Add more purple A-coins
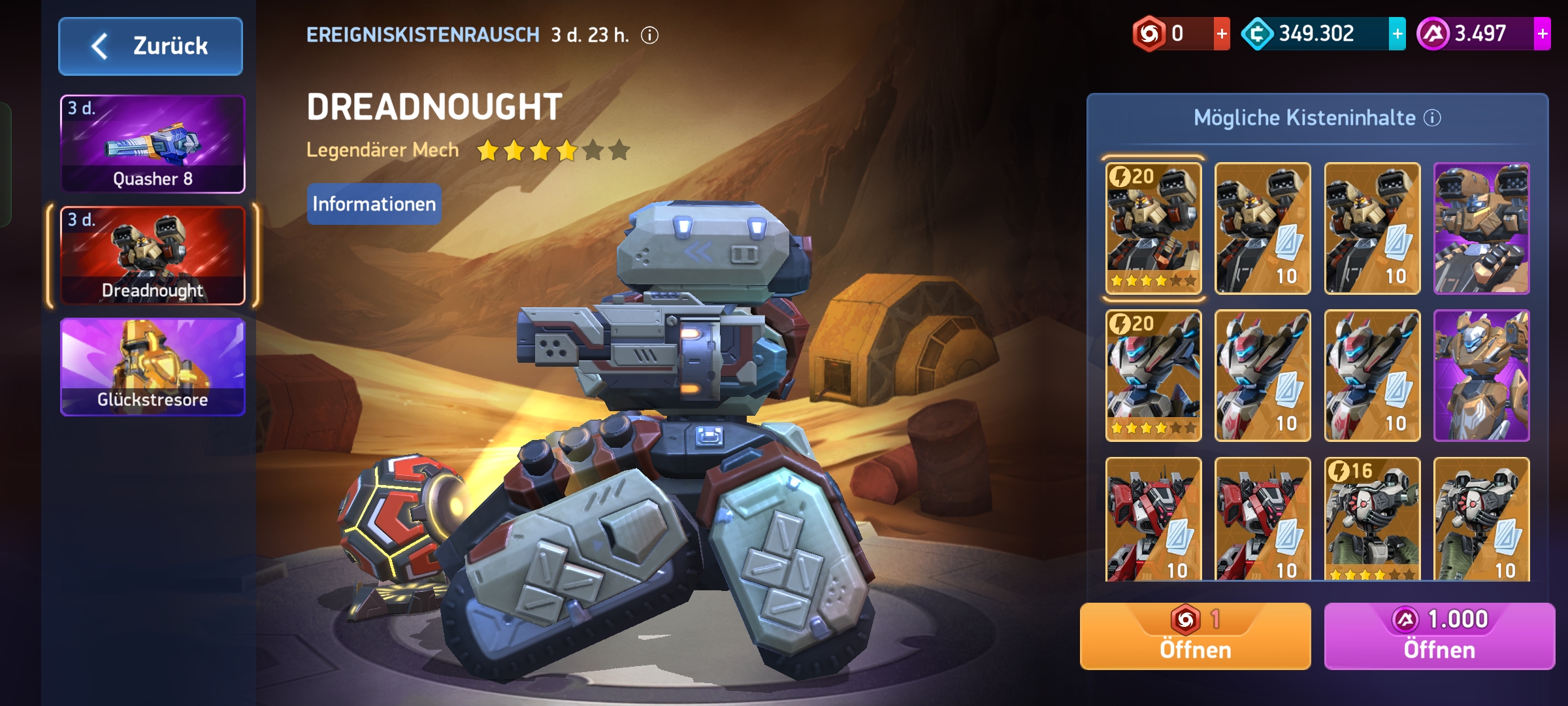Image resolution: width=1568 pixels, height=706 pixels. (x=1542, y=34)
